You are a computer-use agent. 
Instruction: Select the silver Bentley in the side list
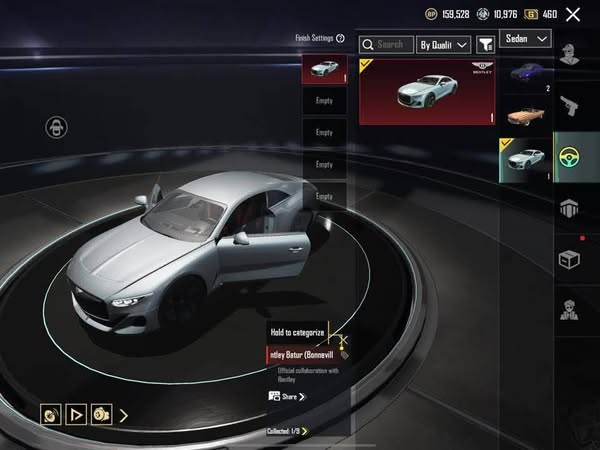tap(525, 159)
